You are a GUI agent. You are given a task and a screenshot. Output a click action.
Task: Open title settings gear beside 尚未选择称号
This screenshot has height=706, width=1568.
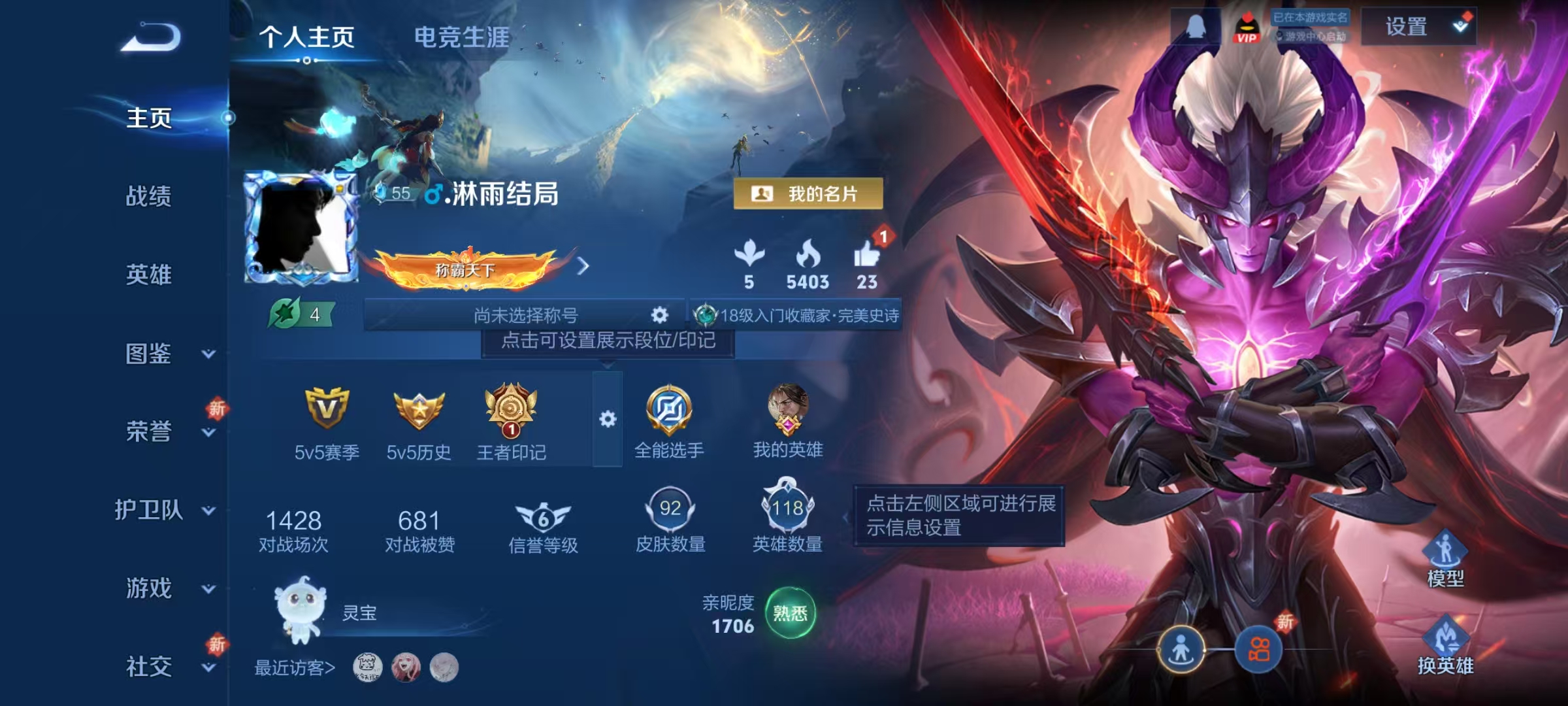(x=660, y=314)
